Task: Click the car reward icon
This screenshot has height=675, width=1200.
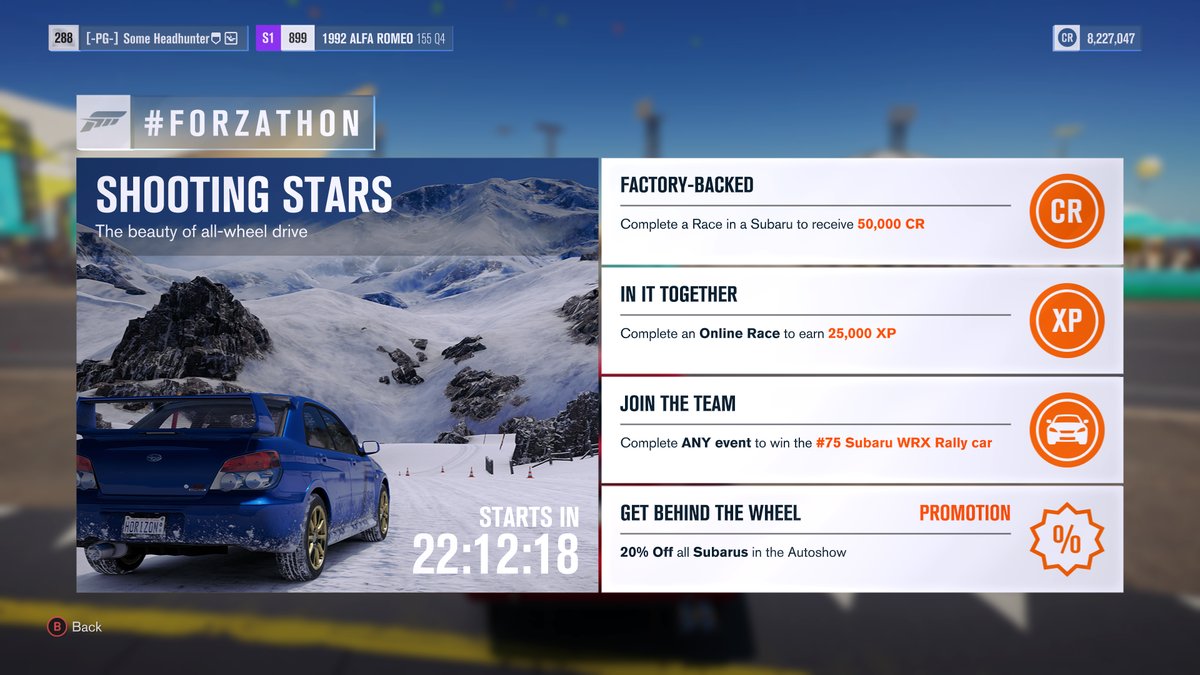Action: (1066, 430)
